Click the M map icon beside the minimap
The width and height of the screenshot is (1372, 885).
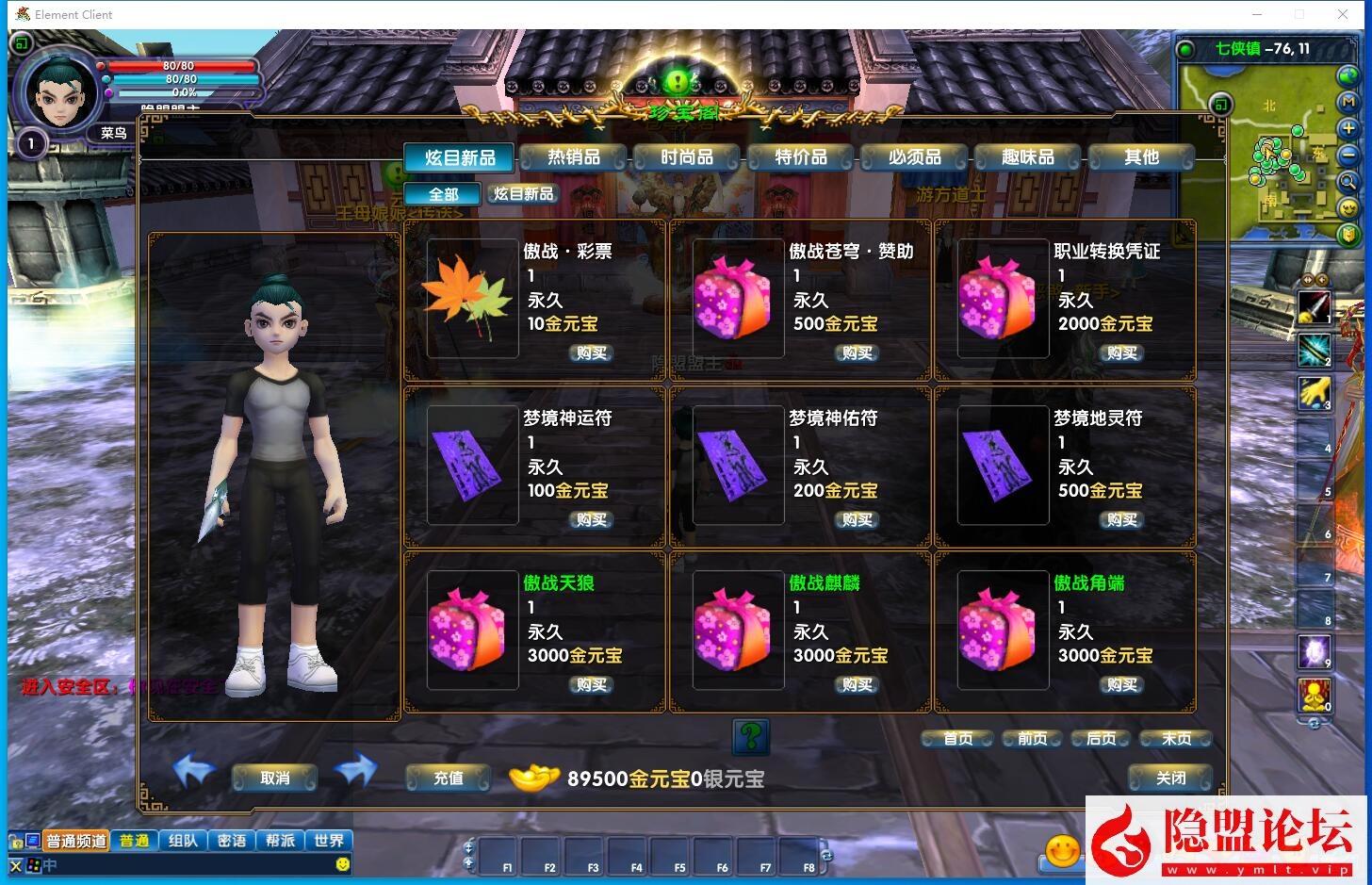pyautogui.click(x=1347, y=103)
